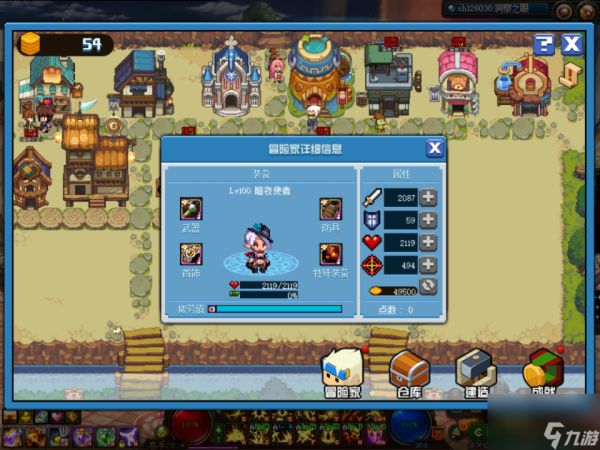Viewport: 600px width, 450px height.
Task: Select the accessory (首饰) equipment slot
Action: [x=191, y=255]
